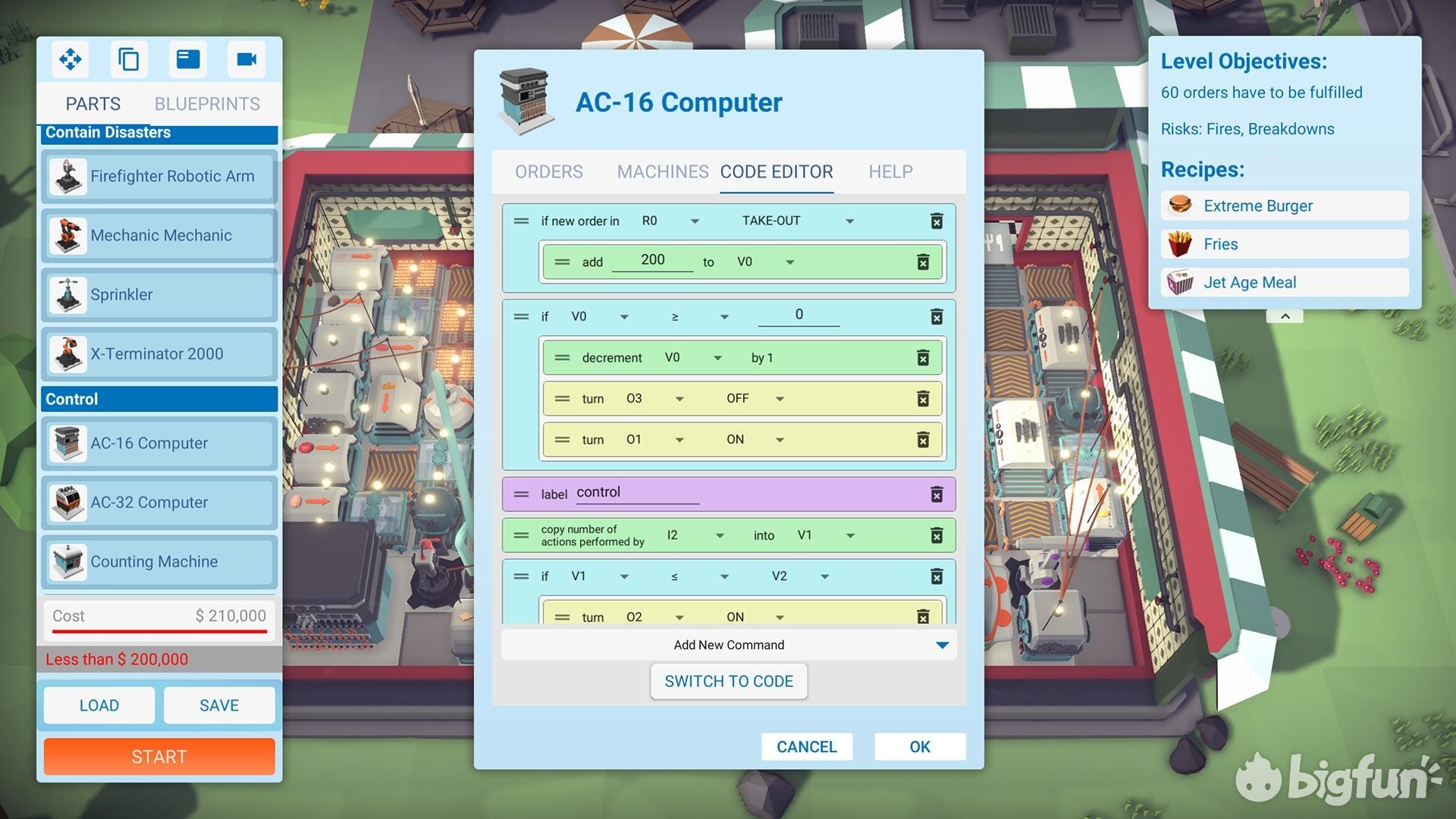Start the kitchen simulation
The height and width of the screenshot is (819, 1456).
(159, 757)
